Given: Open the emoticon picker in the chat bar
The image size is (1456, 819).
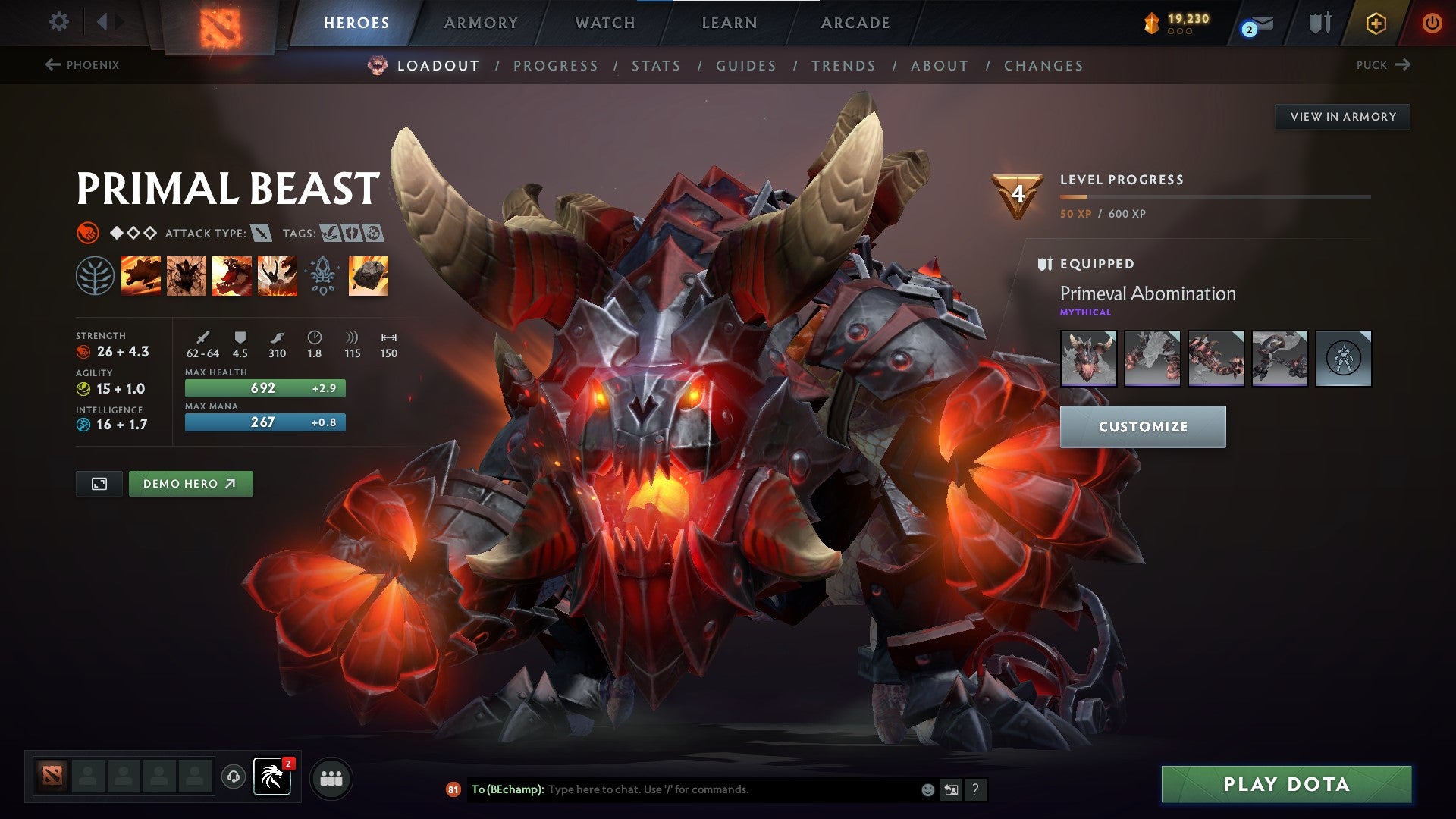Looking at the screenshot, I should 927,789.
